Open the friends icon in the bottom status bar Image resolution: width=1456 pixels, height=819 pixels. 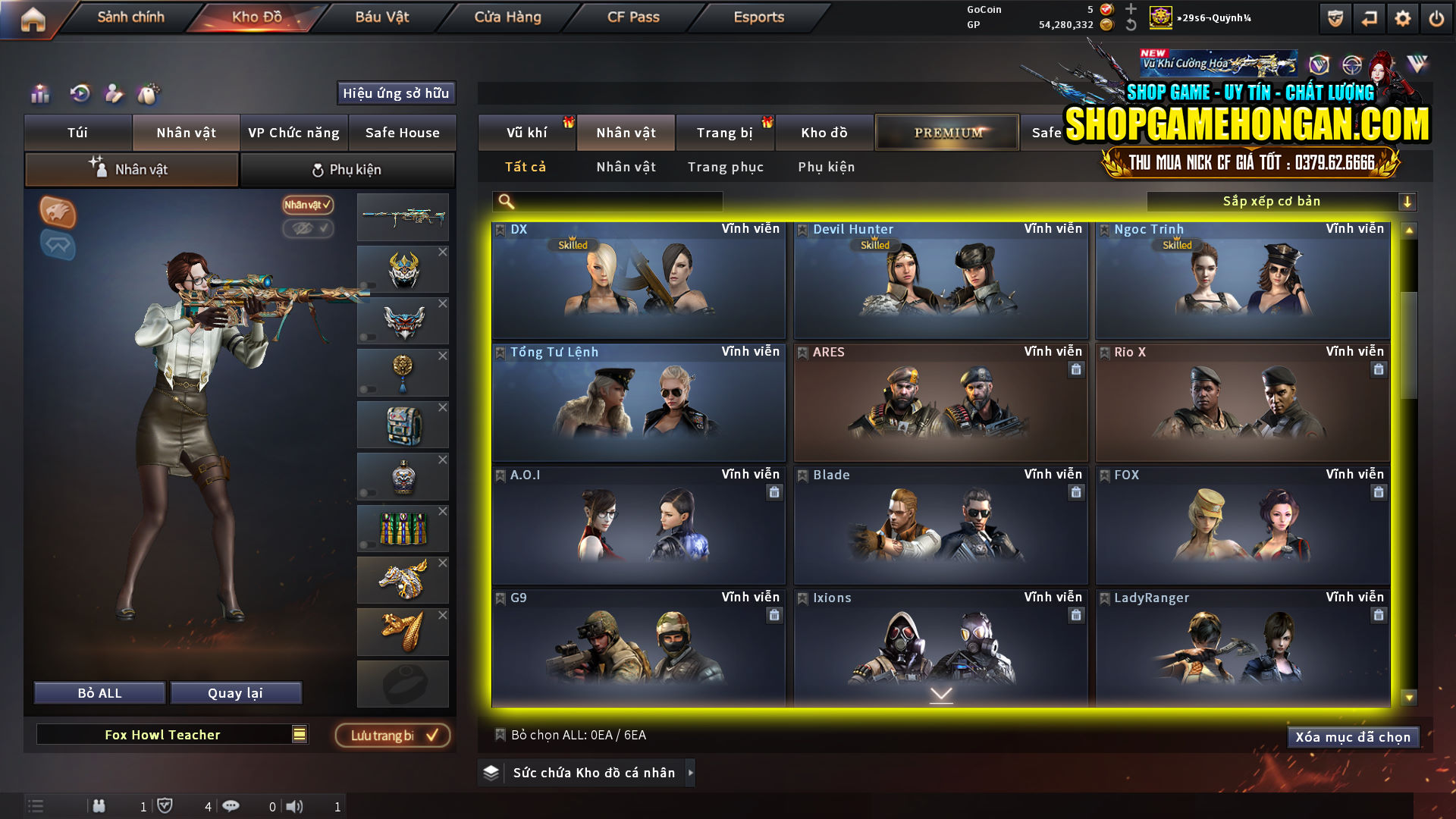tap(99, 806)
